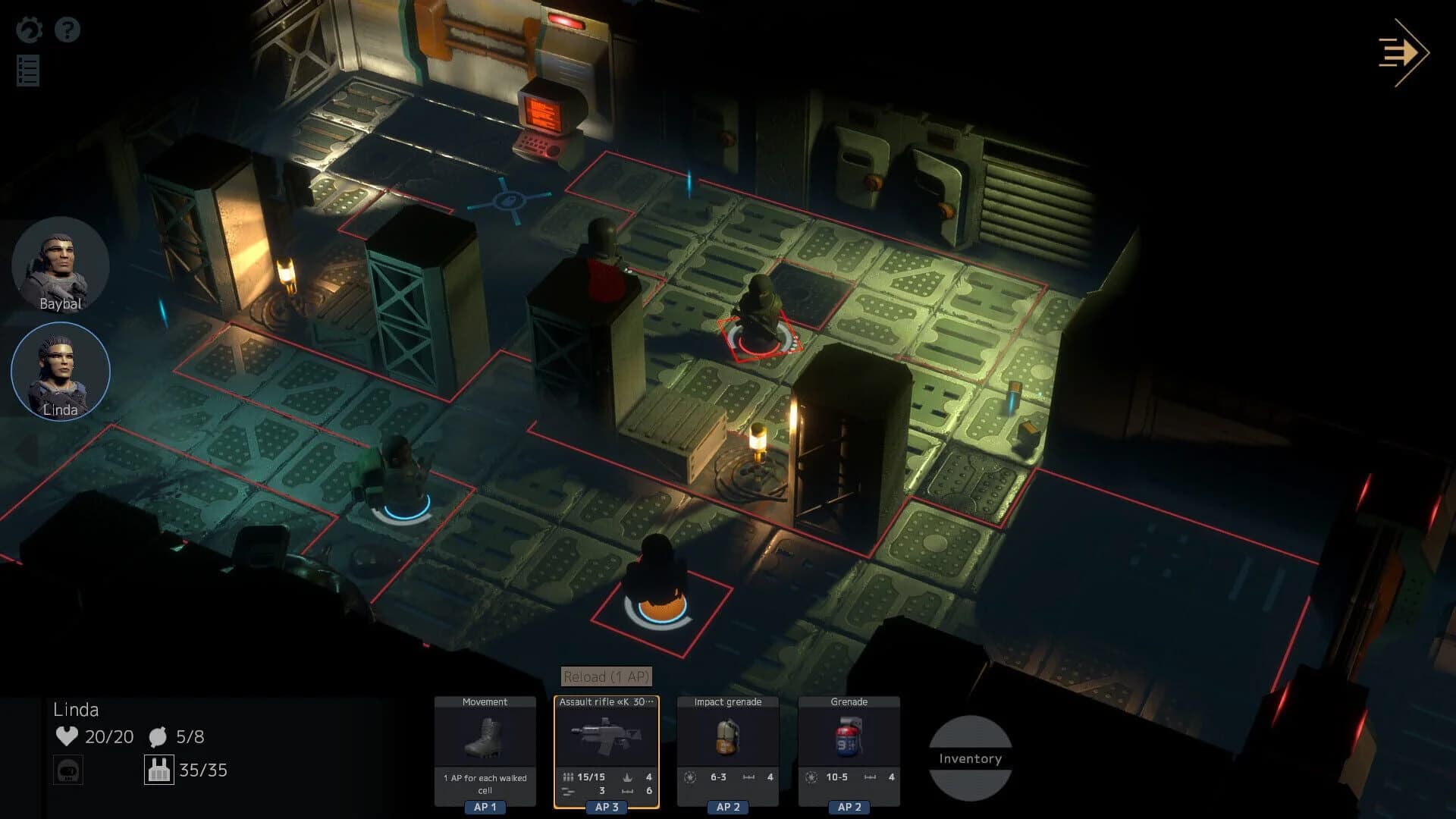Screen dimensions: 1456x819
Task: Switch to Baybal's character portrait
Action: click(x=60, y=265)
